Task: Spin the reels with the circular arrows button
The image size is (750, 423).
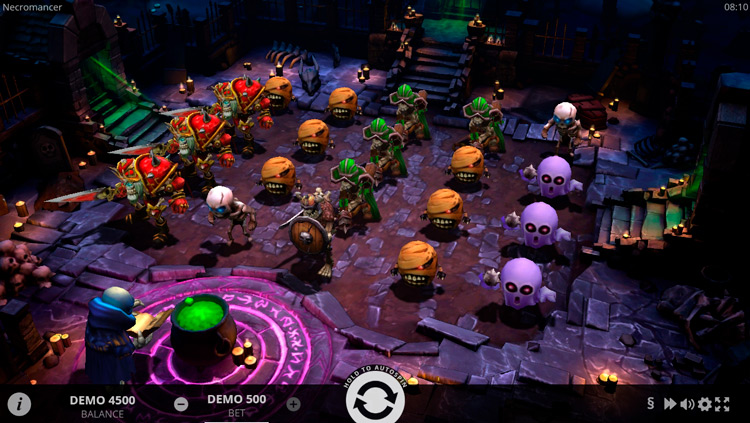Action: tap(375, 402)
